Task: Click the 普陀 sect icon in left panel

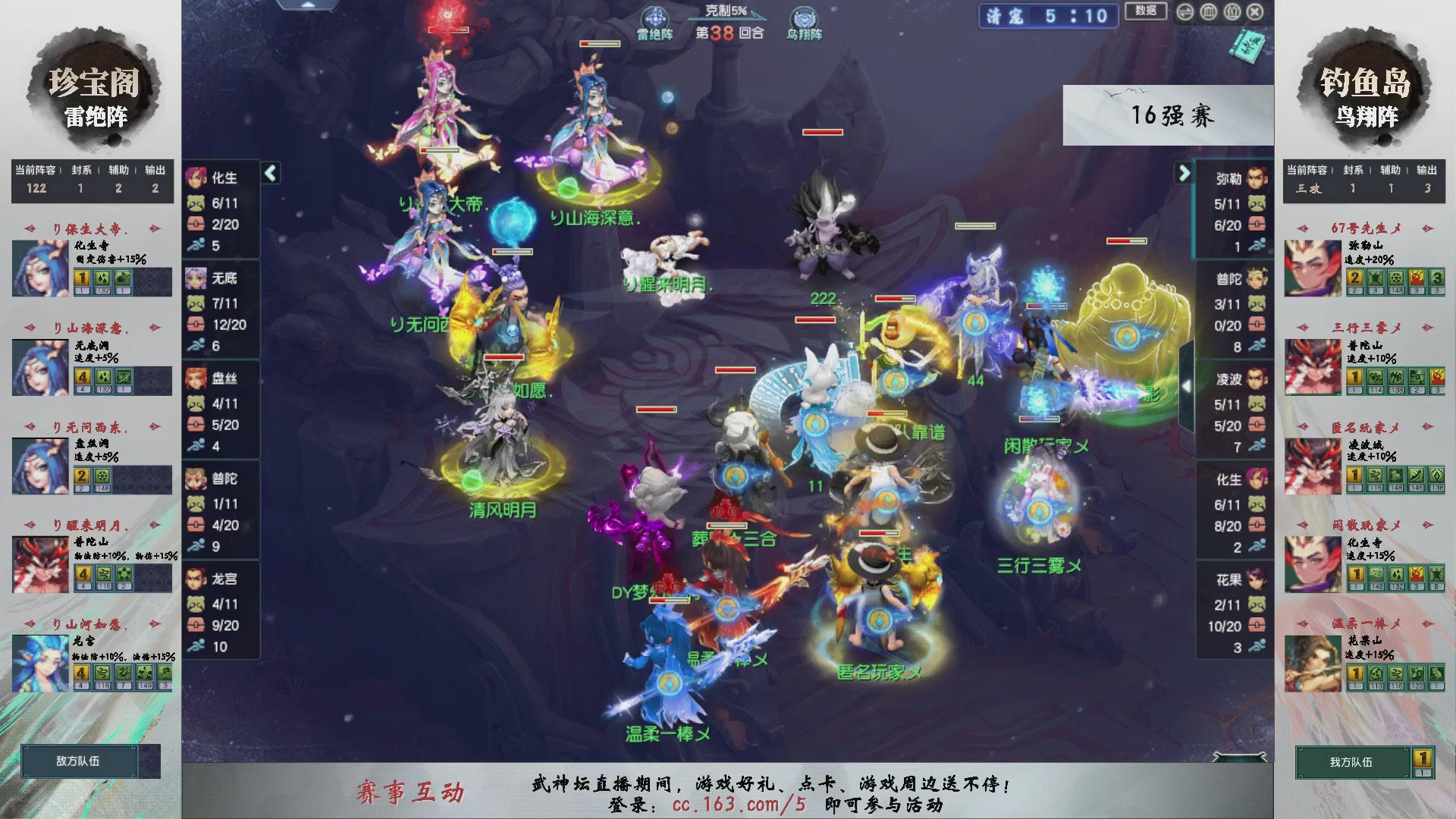Action: (x=196, y=479)
